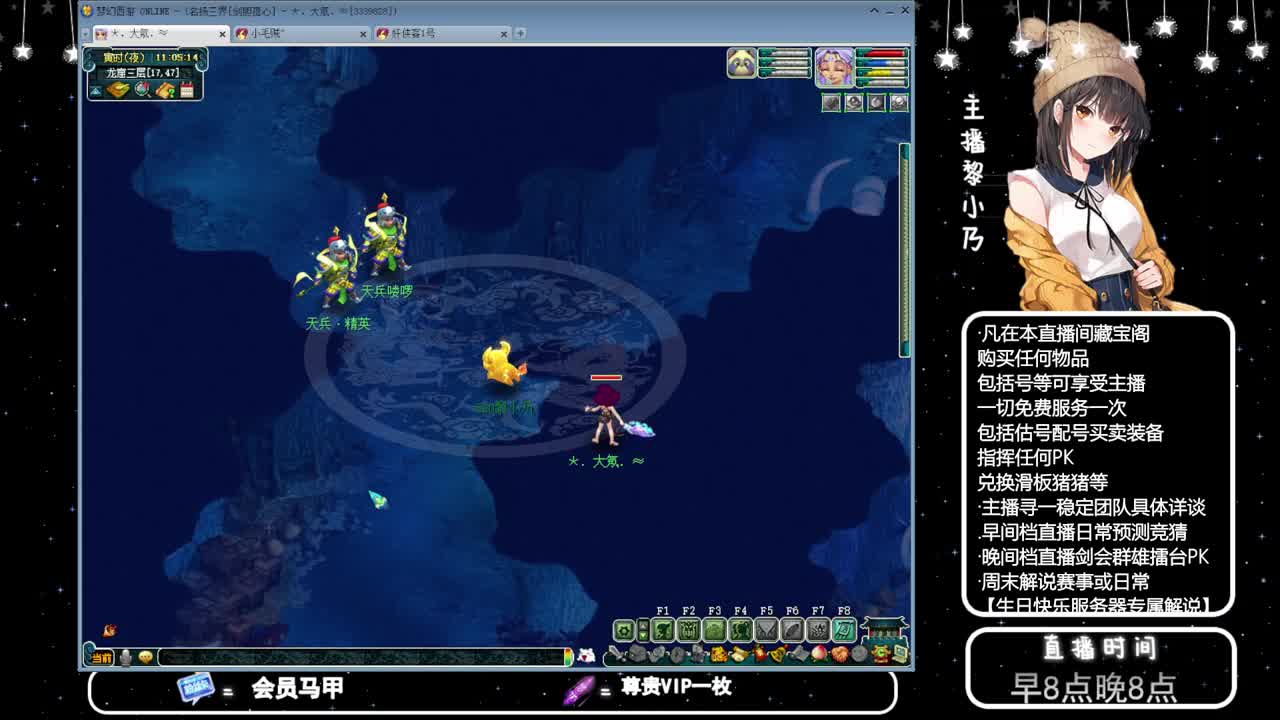Click the gold book icon on the minimap panel
The height and width of the screenshot is (720, 1280).
[x=117, y=90]
